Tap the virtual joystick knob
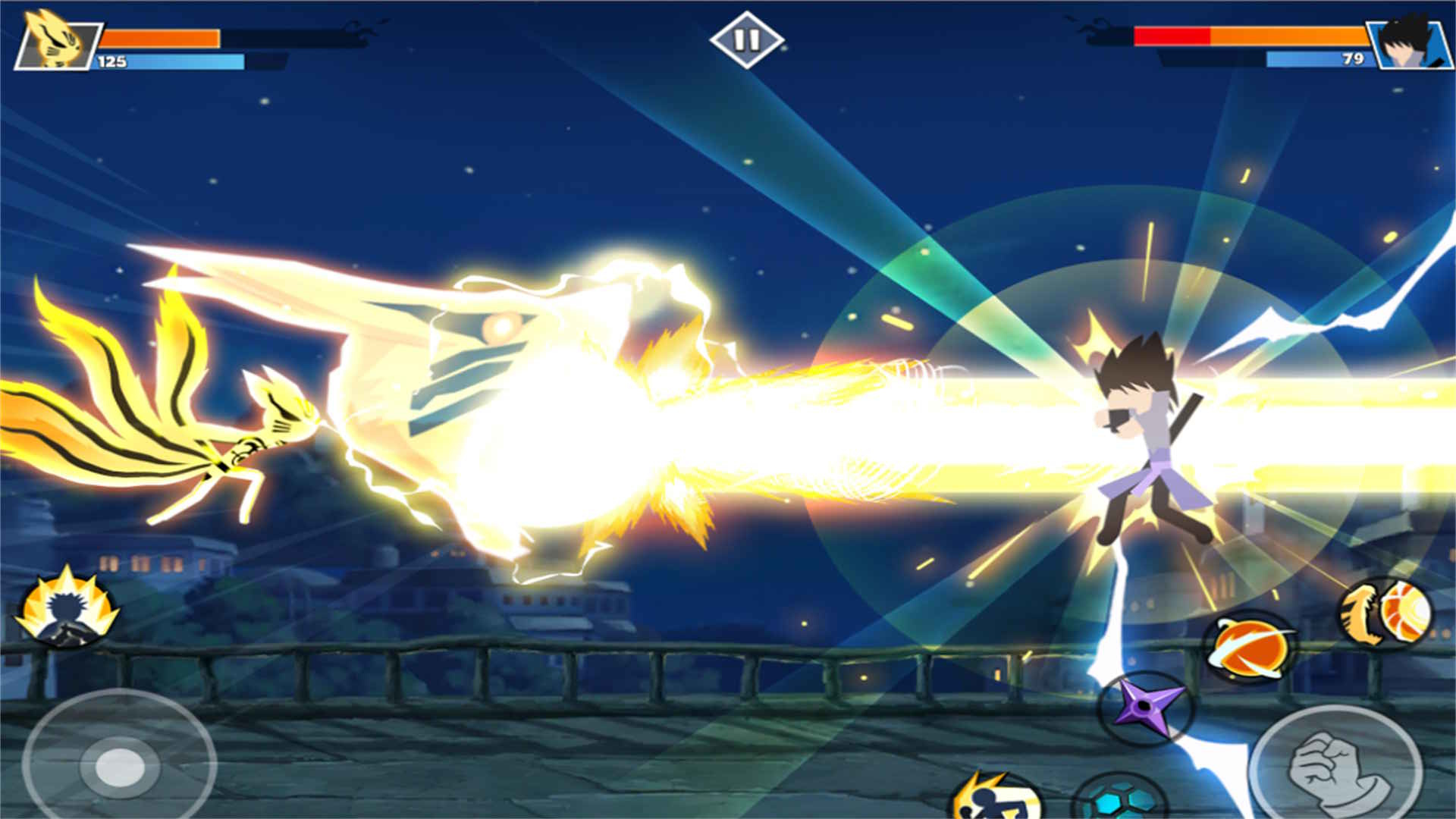Image resolution: width=1456 pixels, height=819 pixels. [x=118, y=768]
